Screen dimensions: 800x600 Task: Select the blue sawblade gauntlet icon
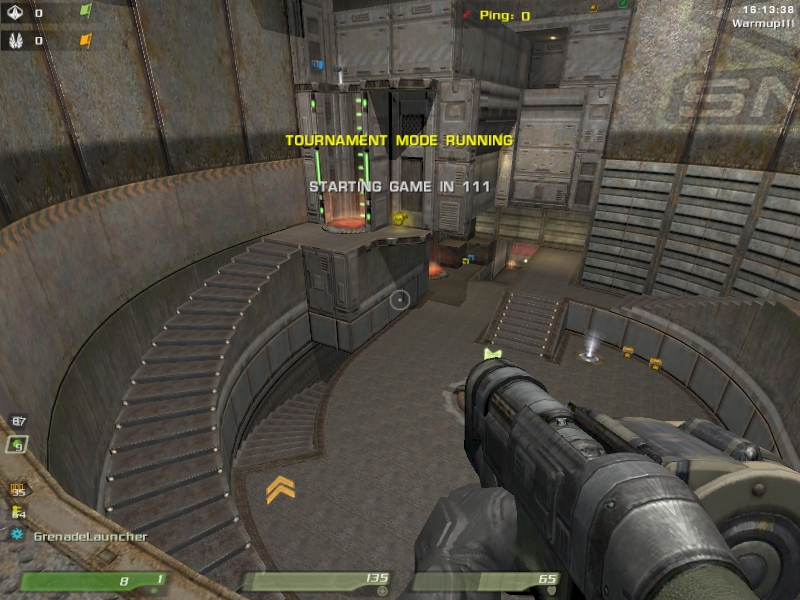[x=17, y=536]
